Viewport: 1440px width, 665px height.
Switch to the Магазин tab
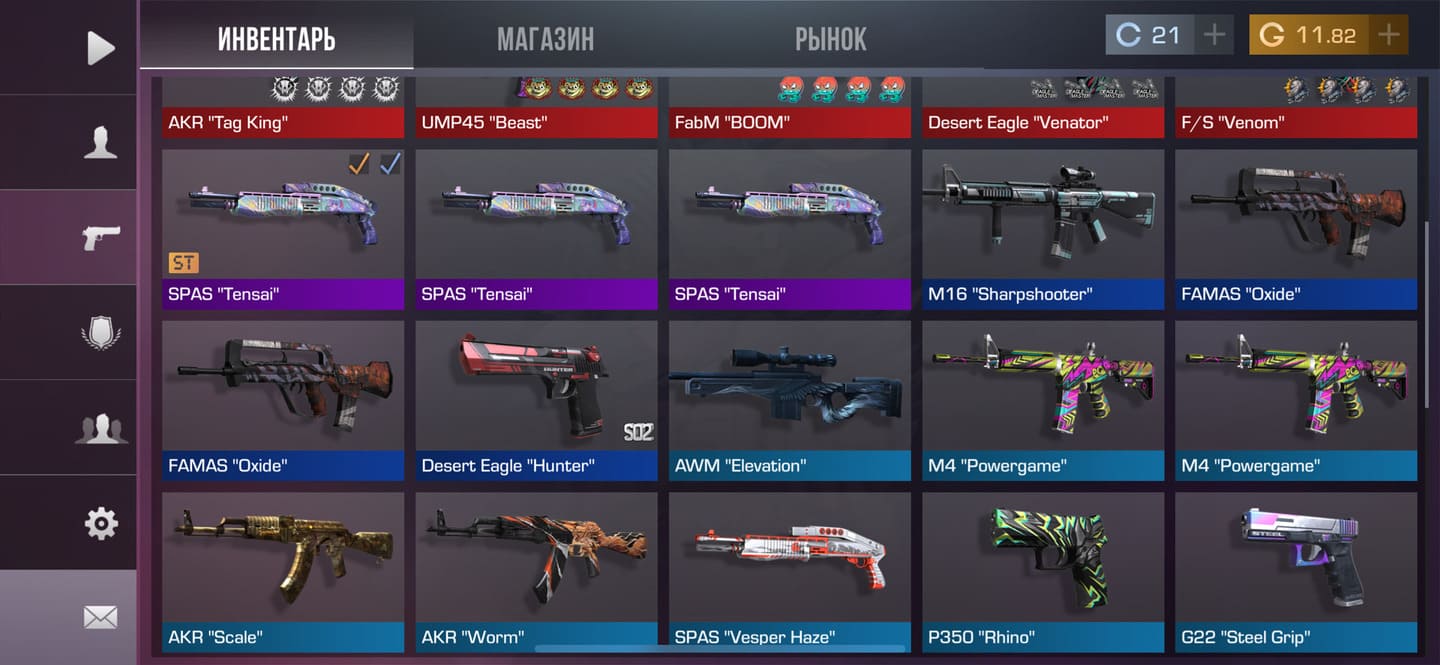[x=545, y=39]
